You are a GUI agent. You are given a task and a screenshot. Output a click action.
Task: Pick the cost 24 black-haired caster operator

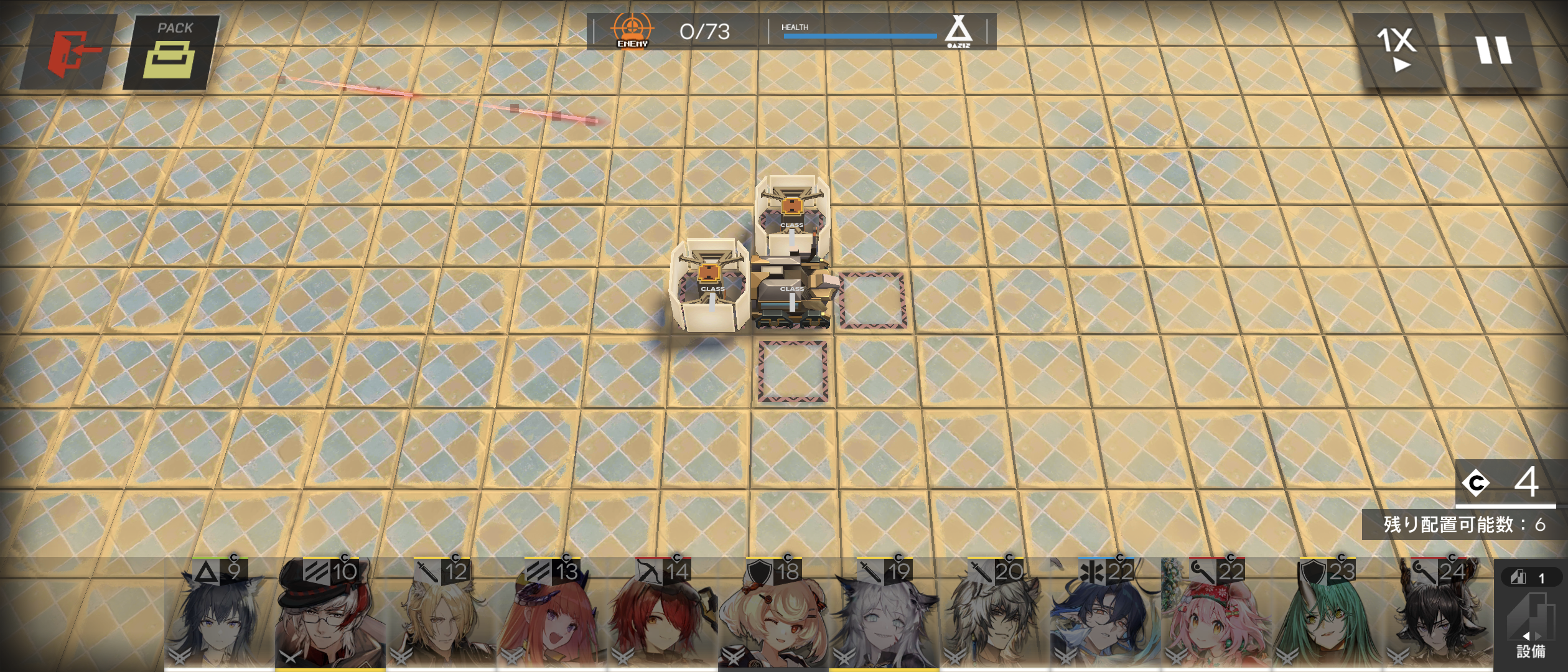[x=1437, y=616]
